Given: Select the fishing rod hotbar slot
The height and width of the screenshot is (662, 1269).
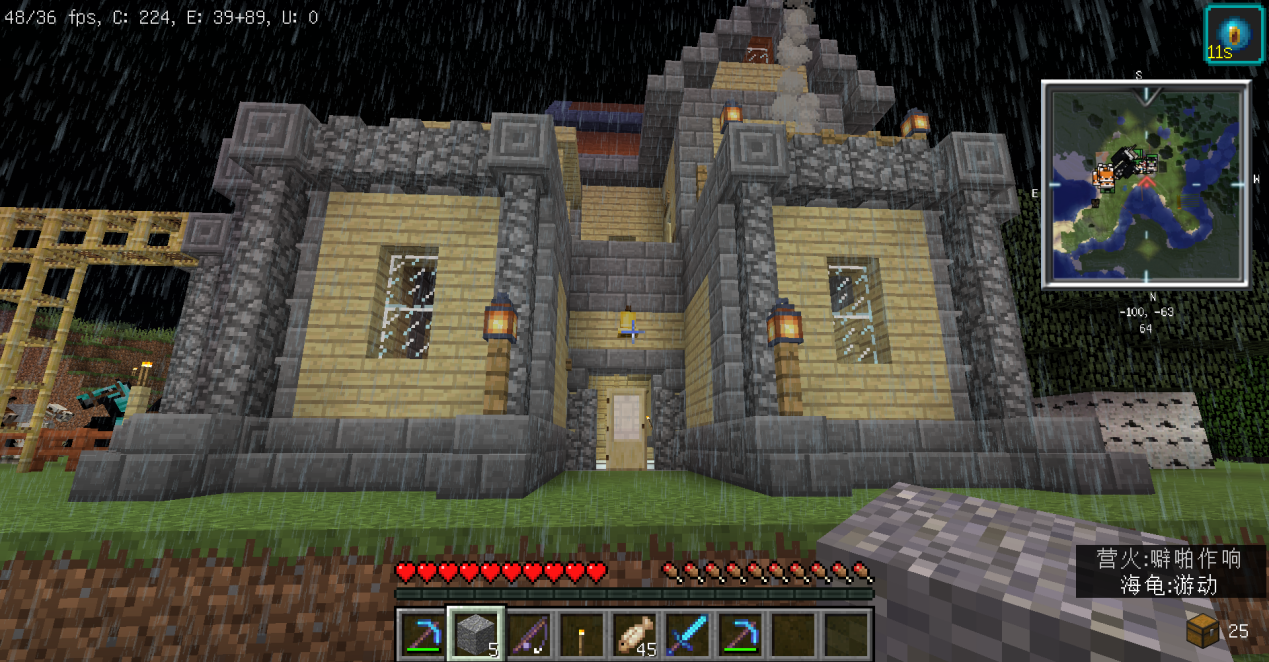Looking at the screenshot, I should tap(529, 634).
